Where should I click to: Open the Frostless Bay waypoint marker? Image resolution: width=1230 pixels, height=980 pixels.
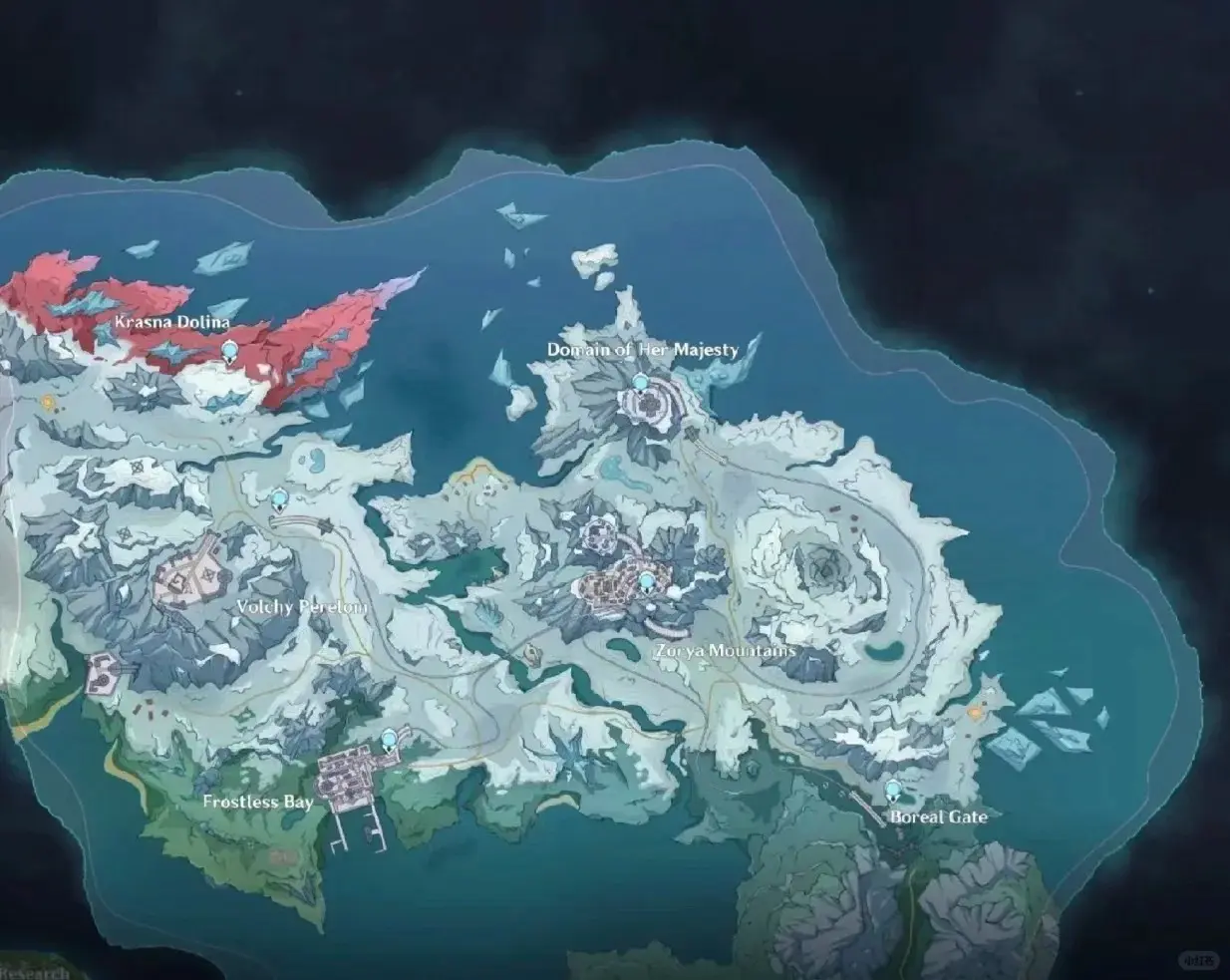coord(389,738)
